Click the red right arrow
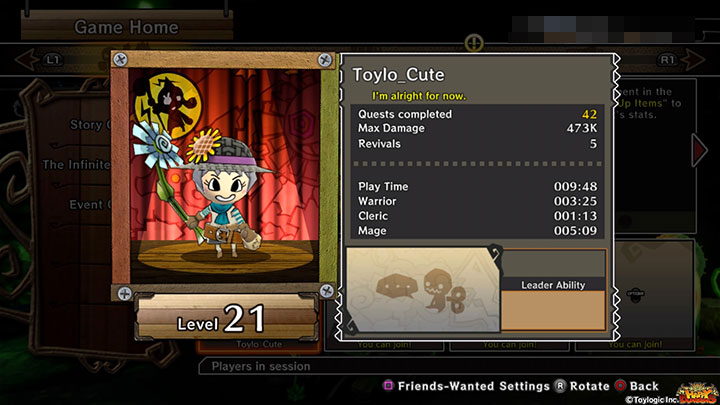The width and height of the screenshot is (720, 405). click(700, 150)
